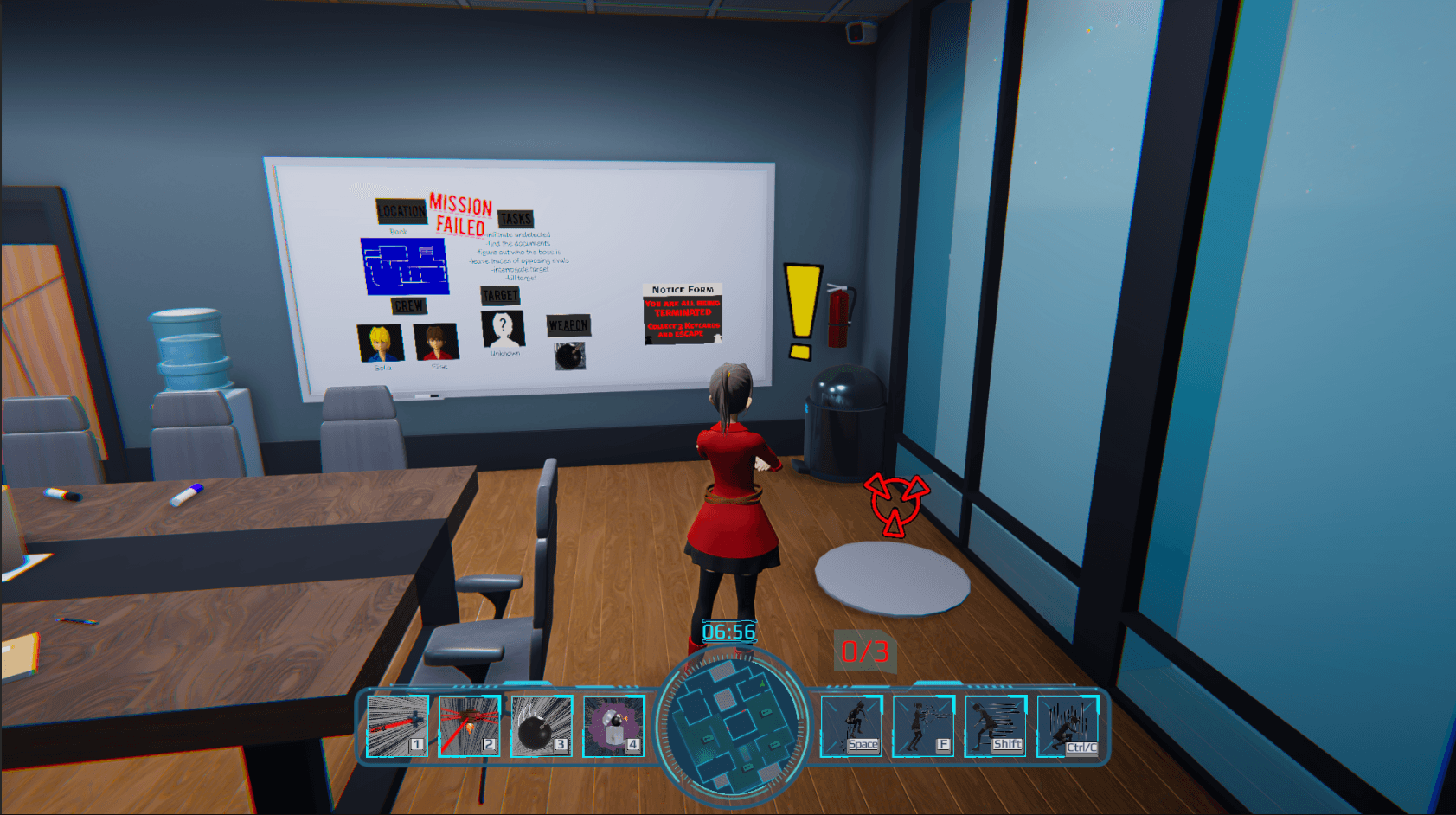Expand the TASKS list on the whiteboard
The height and width of the screenshot is (815, 1456).
[x=516, y=219]
